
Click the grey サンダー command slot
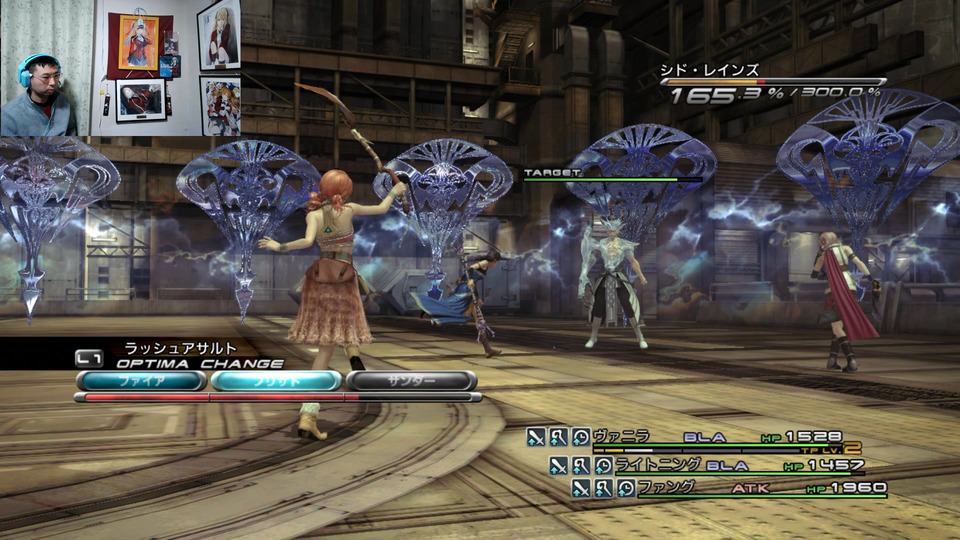point(410,381)
